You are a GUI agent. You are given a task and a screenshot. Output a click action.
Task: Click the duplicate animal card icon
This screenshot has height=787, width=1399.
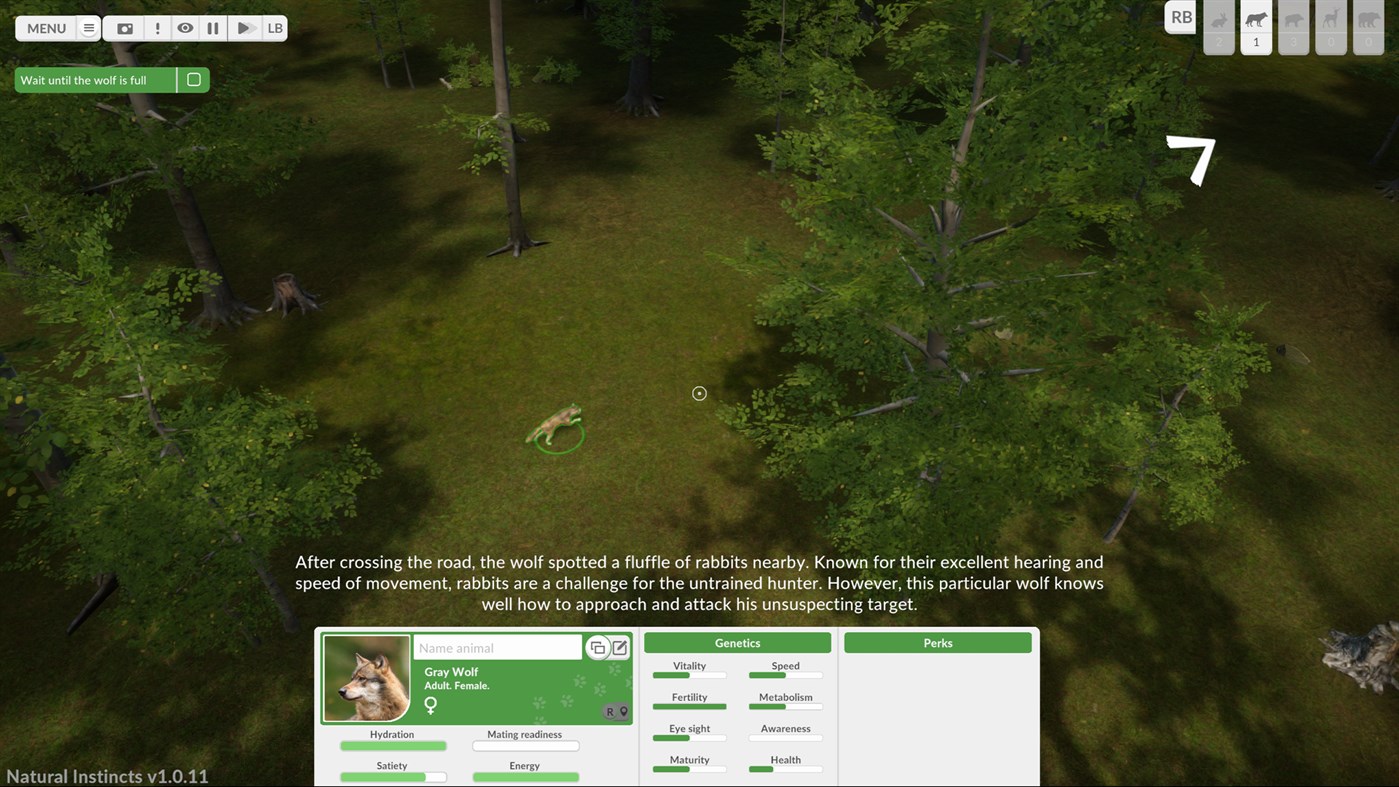pos(597,647)
